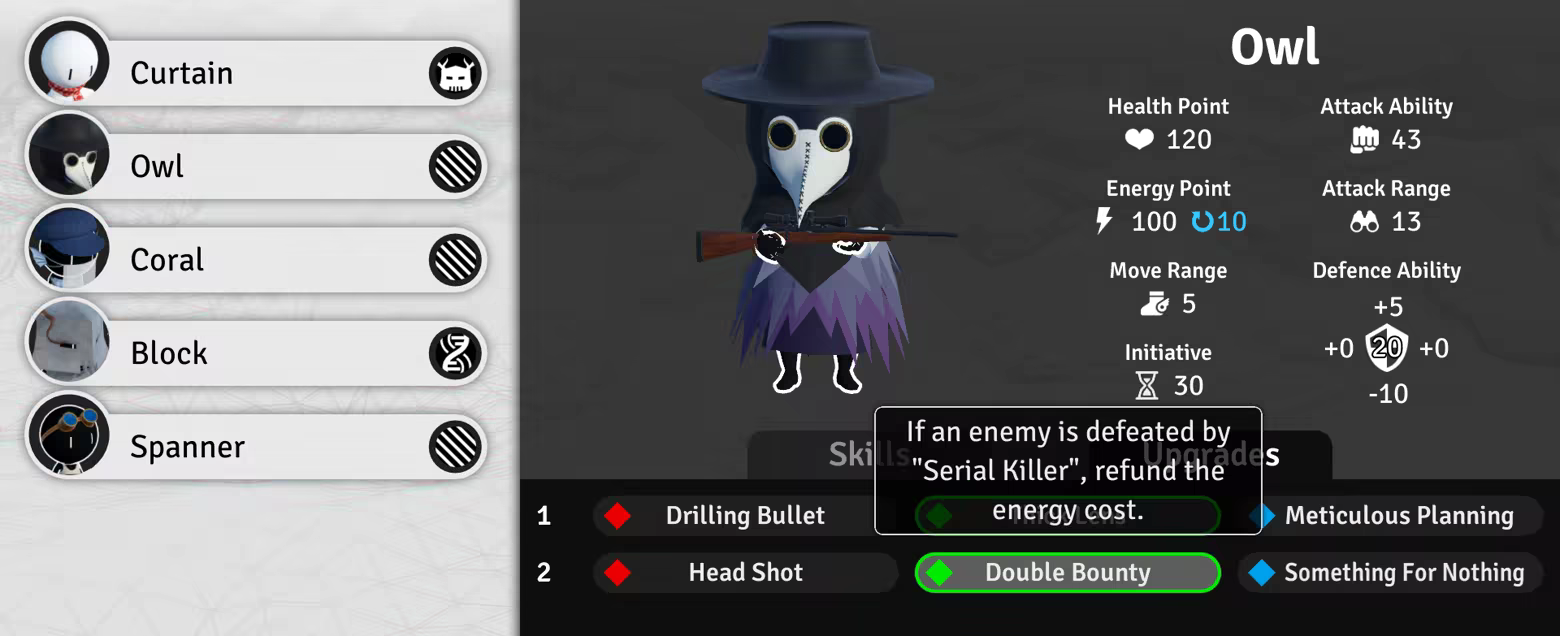Pick the Double Bounty upgrade
This screenshot has height=636, width=1560.
1067,573
